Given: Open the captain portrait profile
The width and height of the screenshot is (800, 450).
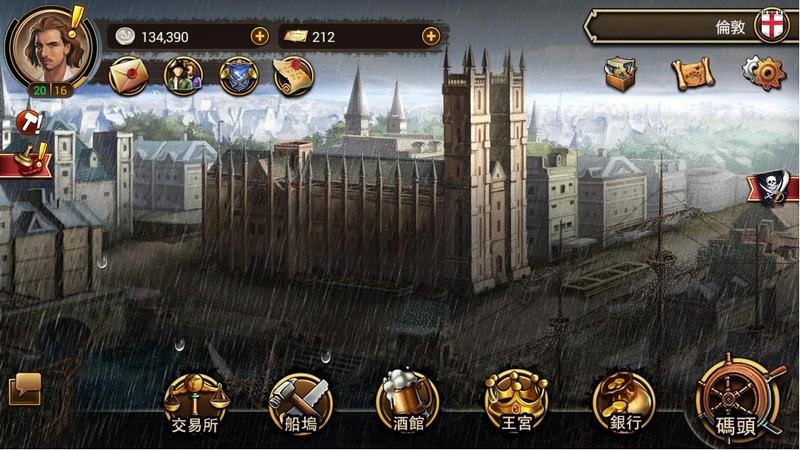Looking at the screenshot, I should tap(43, 47).
